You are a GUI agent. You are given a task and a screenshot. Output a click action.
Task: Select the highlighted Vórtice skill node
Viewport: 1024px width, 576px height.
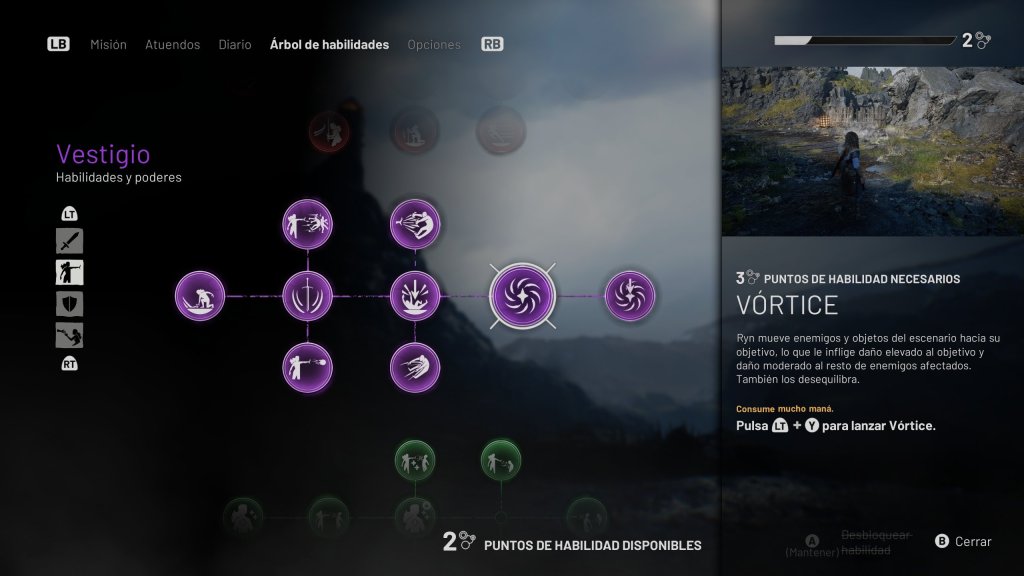(x=523, y=296)
